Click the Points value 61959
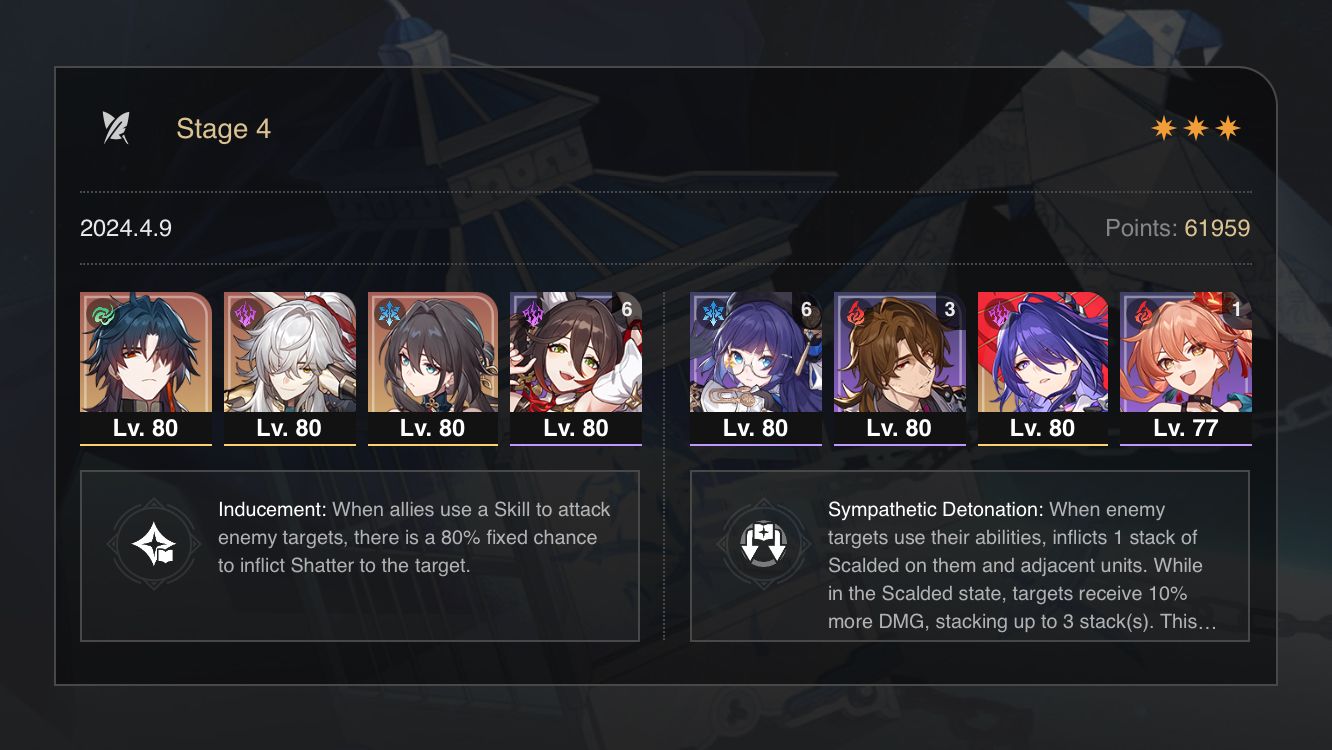1332x750 pixels. pos(1218,228)
